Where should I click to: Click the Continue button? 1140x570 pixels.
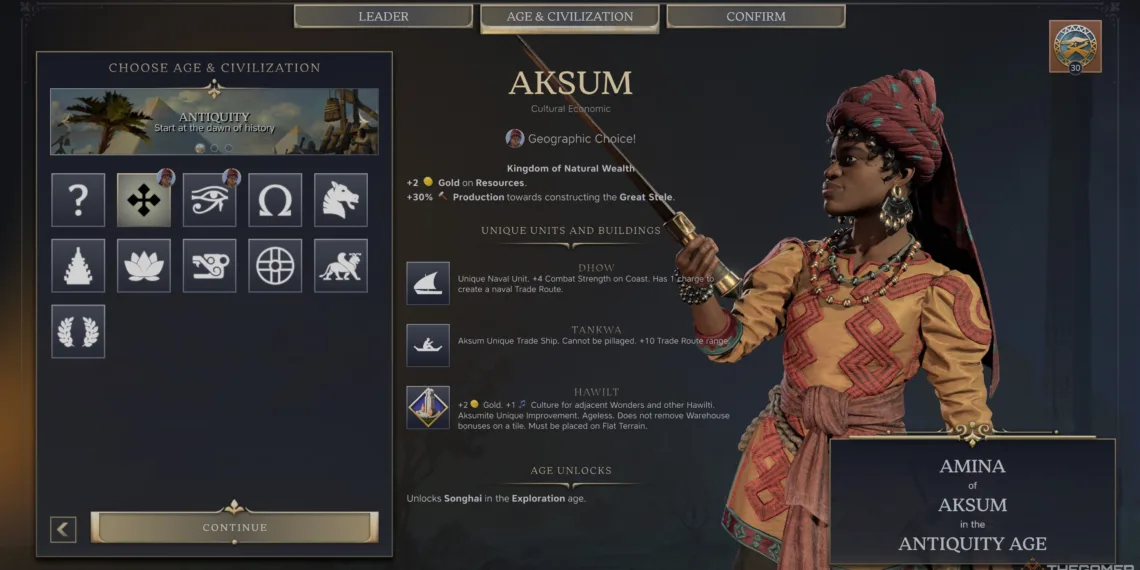235,527
